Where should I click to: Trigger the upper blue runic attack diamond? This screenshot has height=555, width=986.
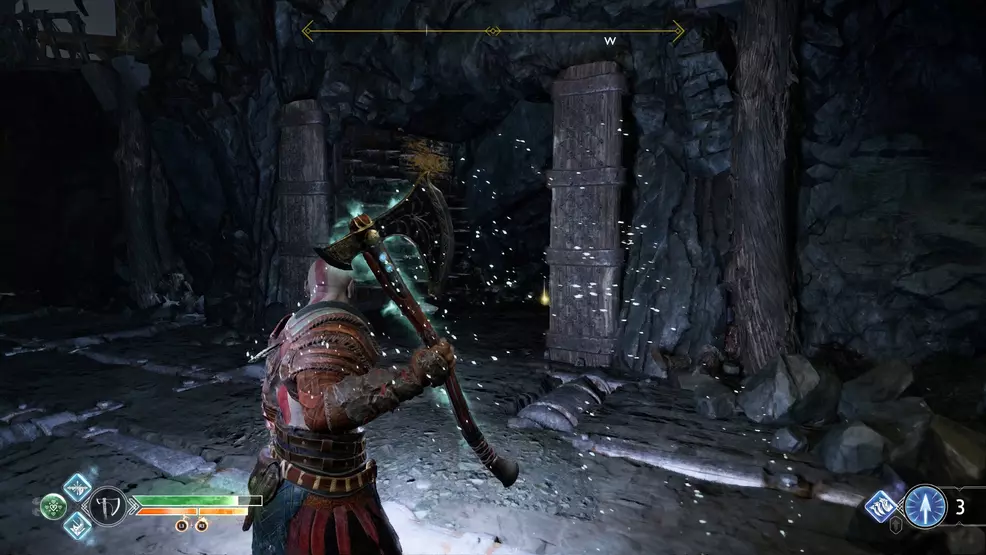point(77,487)
